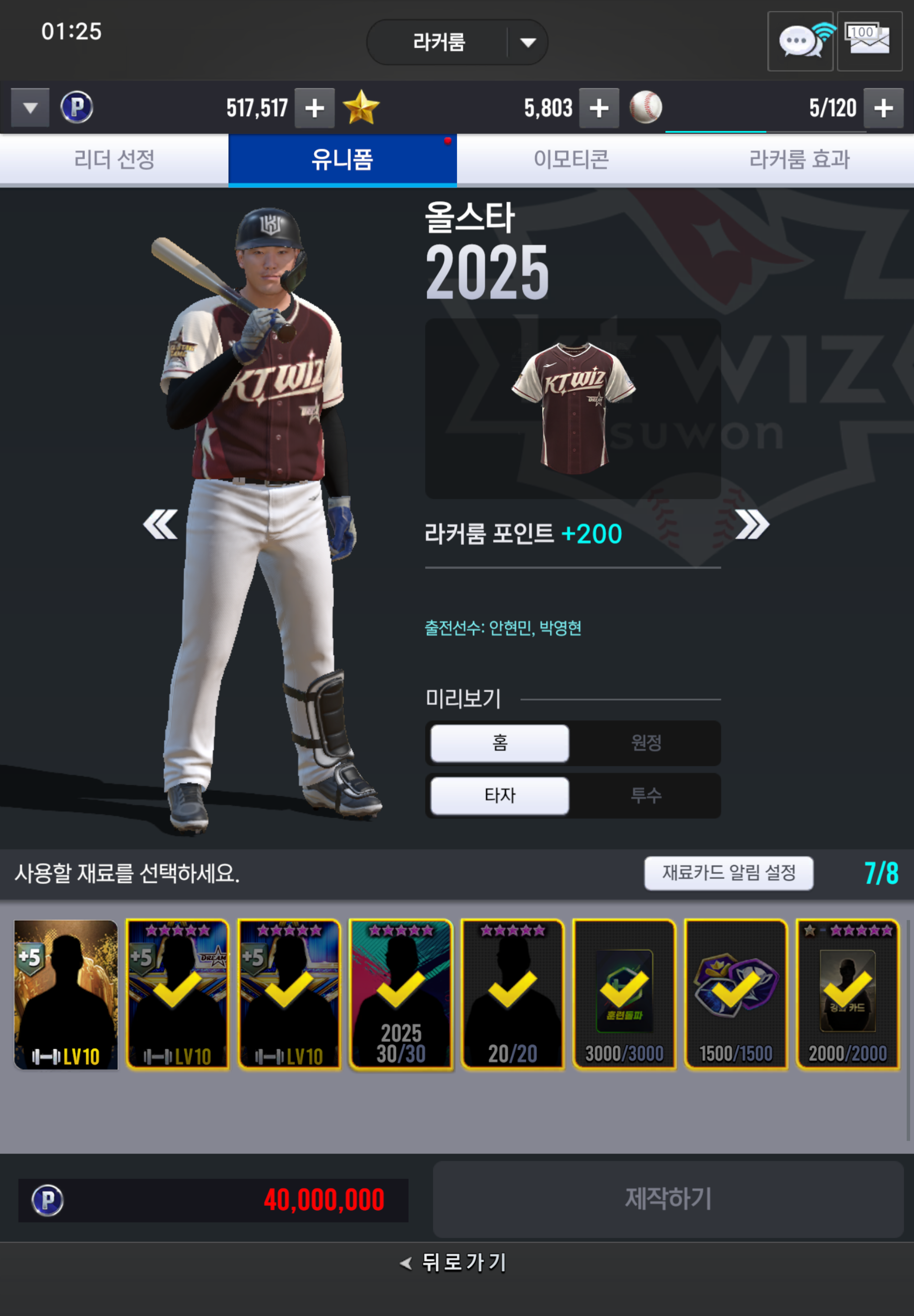The width and height of the screenshot is (914, 1316).
Task: Refill baseball energy with plus button
Action: pyautogui.click(x=883, y=108)
